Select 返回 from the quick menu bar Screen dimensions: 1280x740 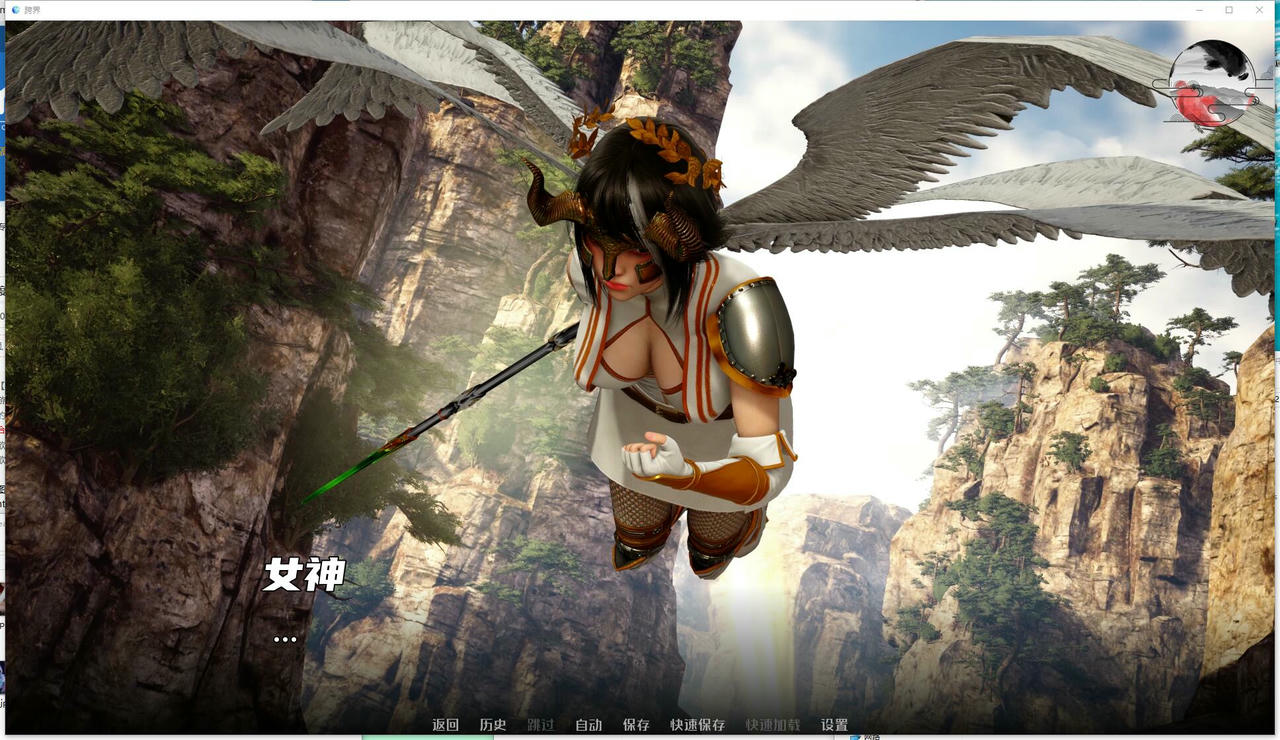coord(445,723)
